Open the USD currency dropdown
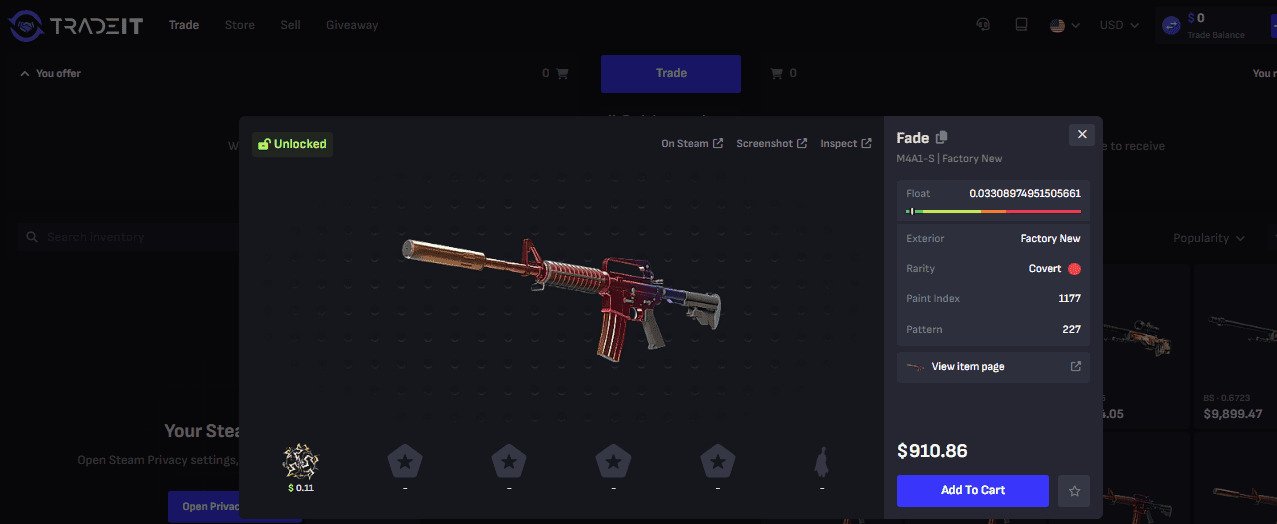 coord(1119,25)
